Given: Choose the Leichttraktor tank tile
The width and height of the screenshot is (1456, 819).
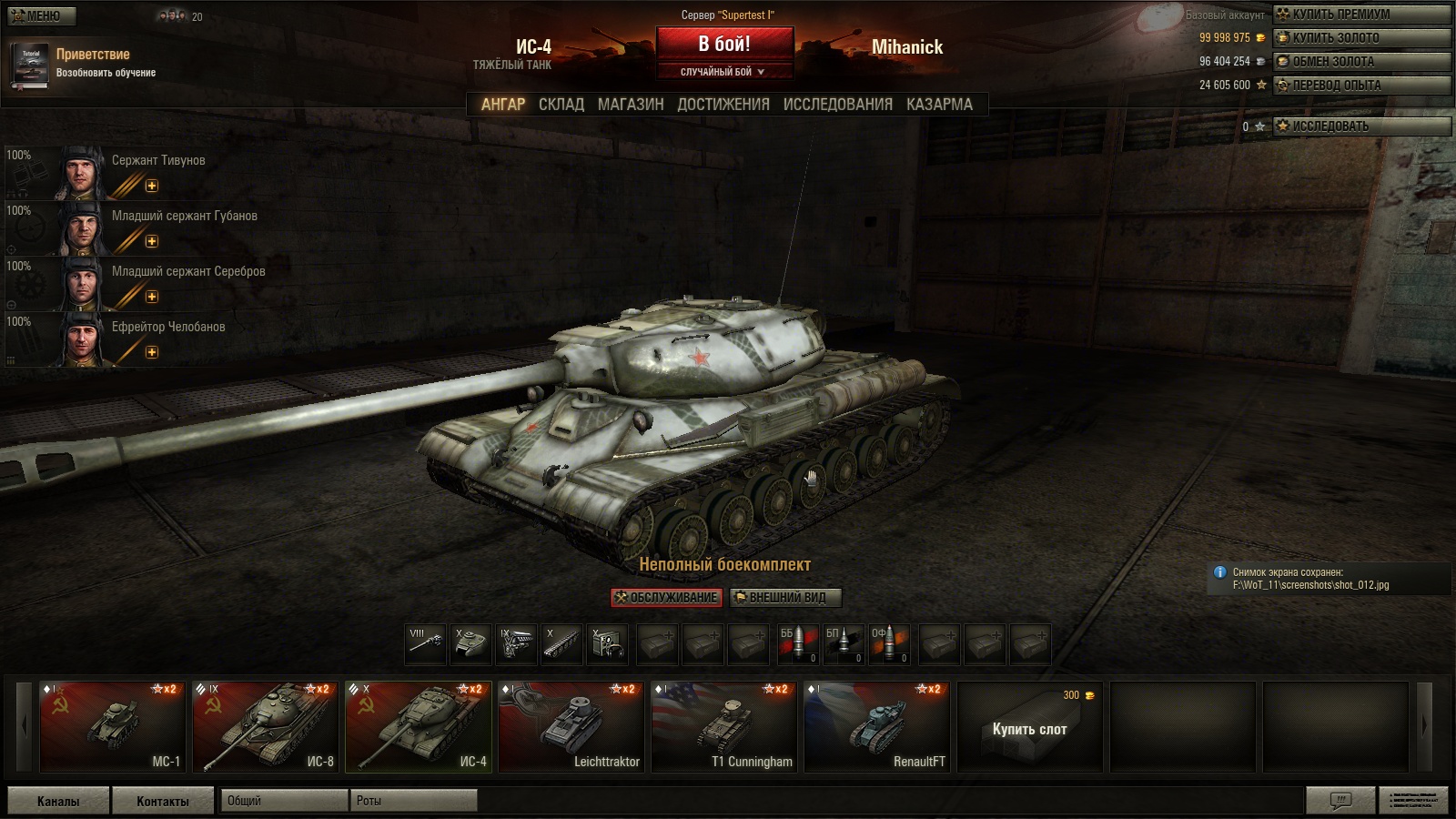Looking at the screenshot, I should coord(571,727).
